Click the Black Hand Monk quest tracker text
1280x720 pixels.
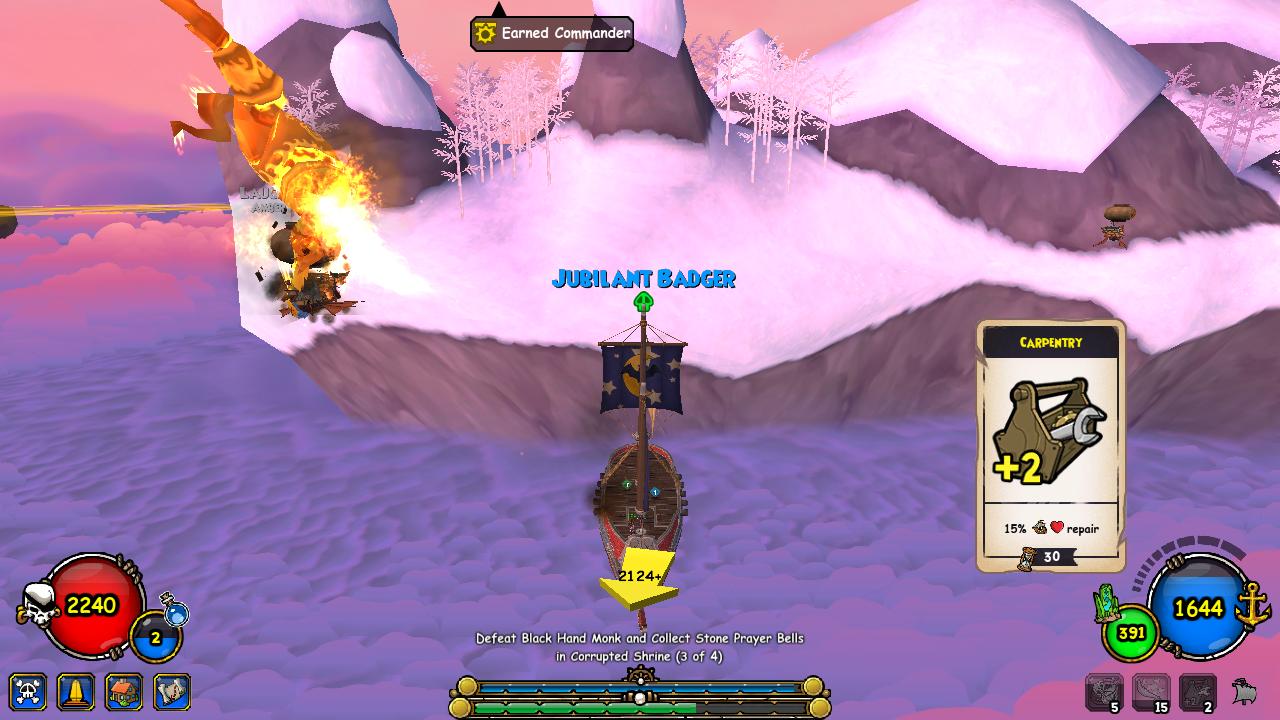tap(640, 647)
